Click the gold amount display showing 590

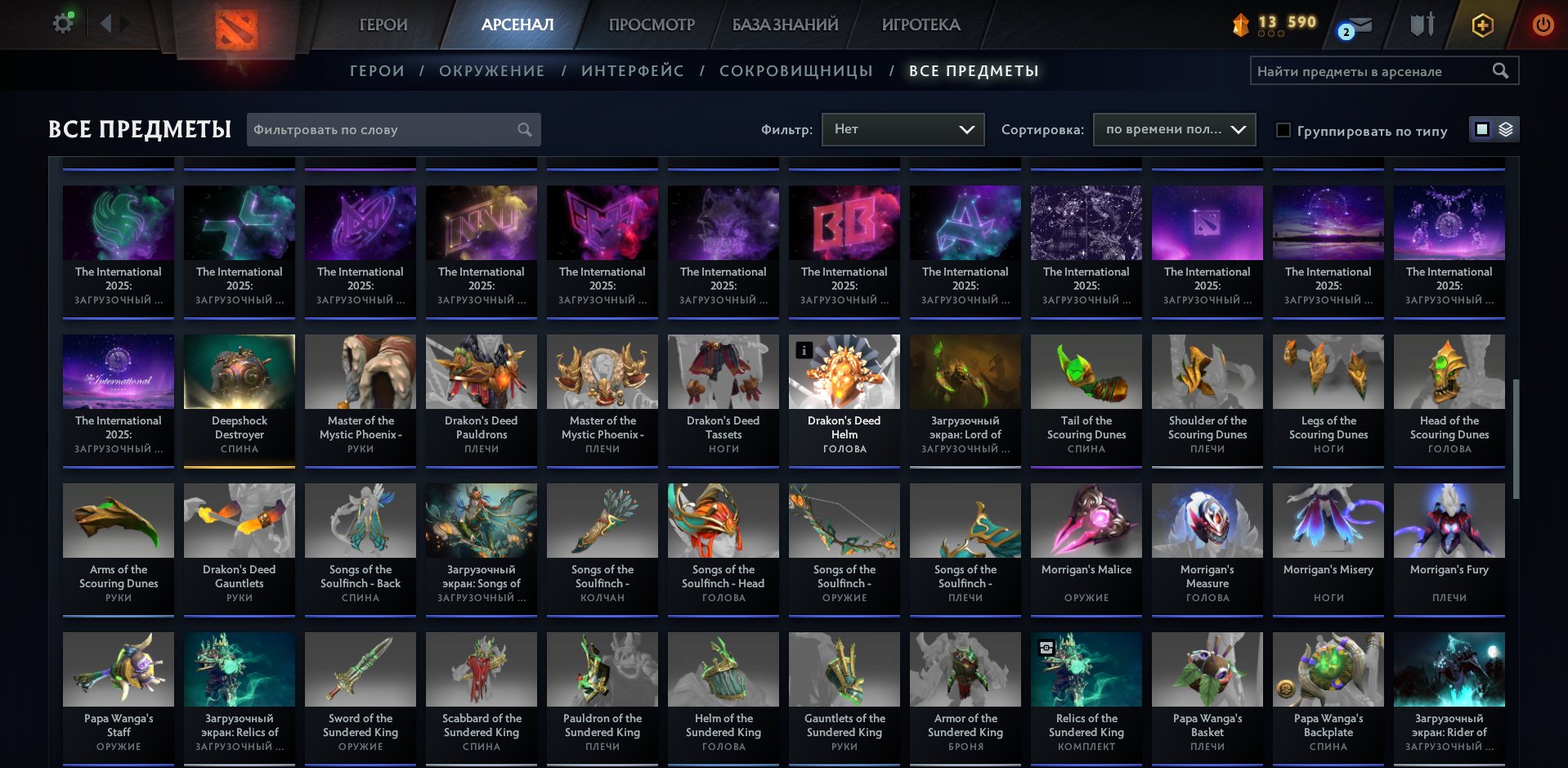point(1301,21)
